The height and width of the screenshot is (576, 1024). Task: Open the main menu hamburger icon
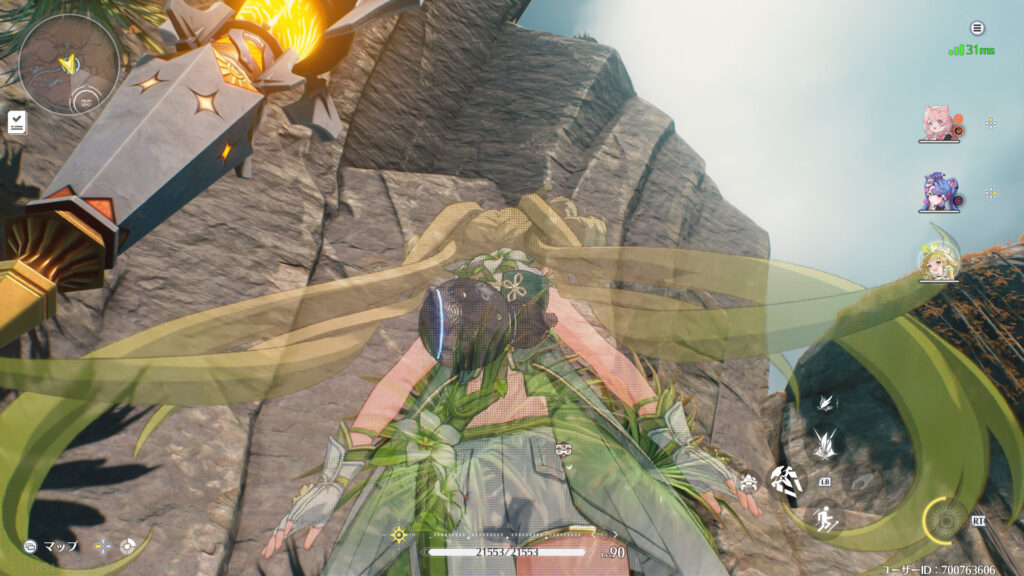point(977,28)
